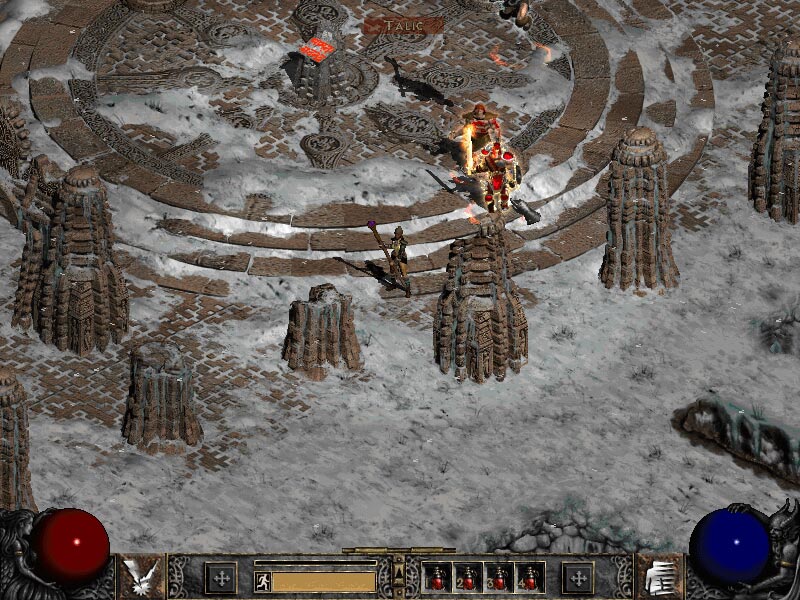Image resolution: width=800 pixels, height=600 pixels.
Task: Open the left mouse skill selector icon
Action: [141, 577]
